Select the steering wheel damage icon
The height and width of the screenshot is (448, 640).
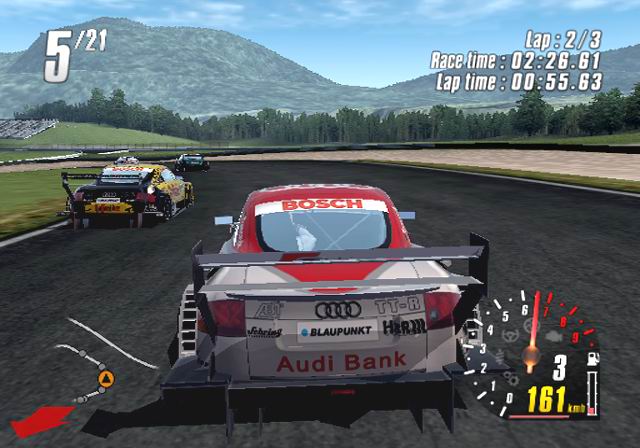point(510,335)
